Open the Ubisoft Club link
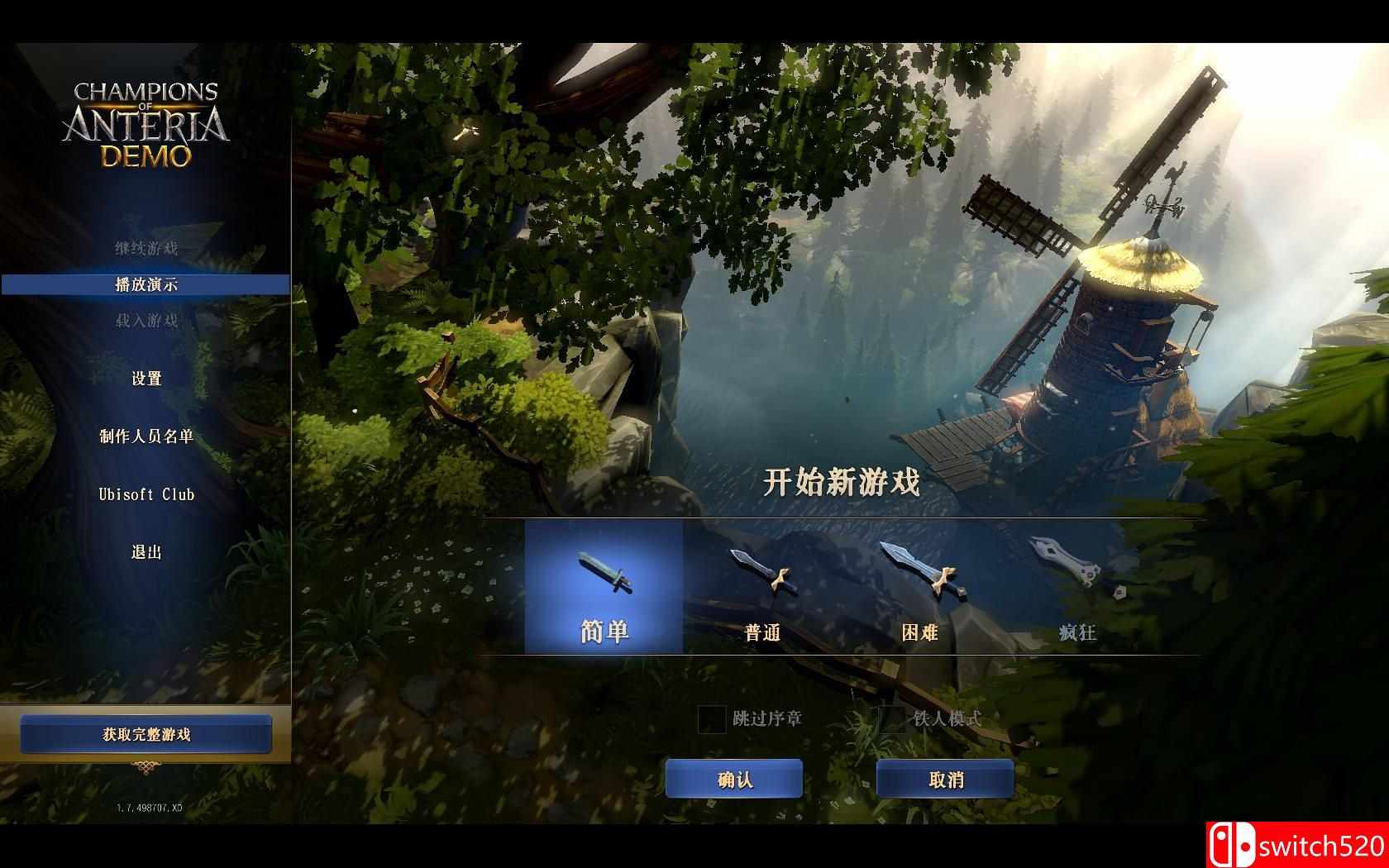1389x868 pixels. tap(149, 494)
